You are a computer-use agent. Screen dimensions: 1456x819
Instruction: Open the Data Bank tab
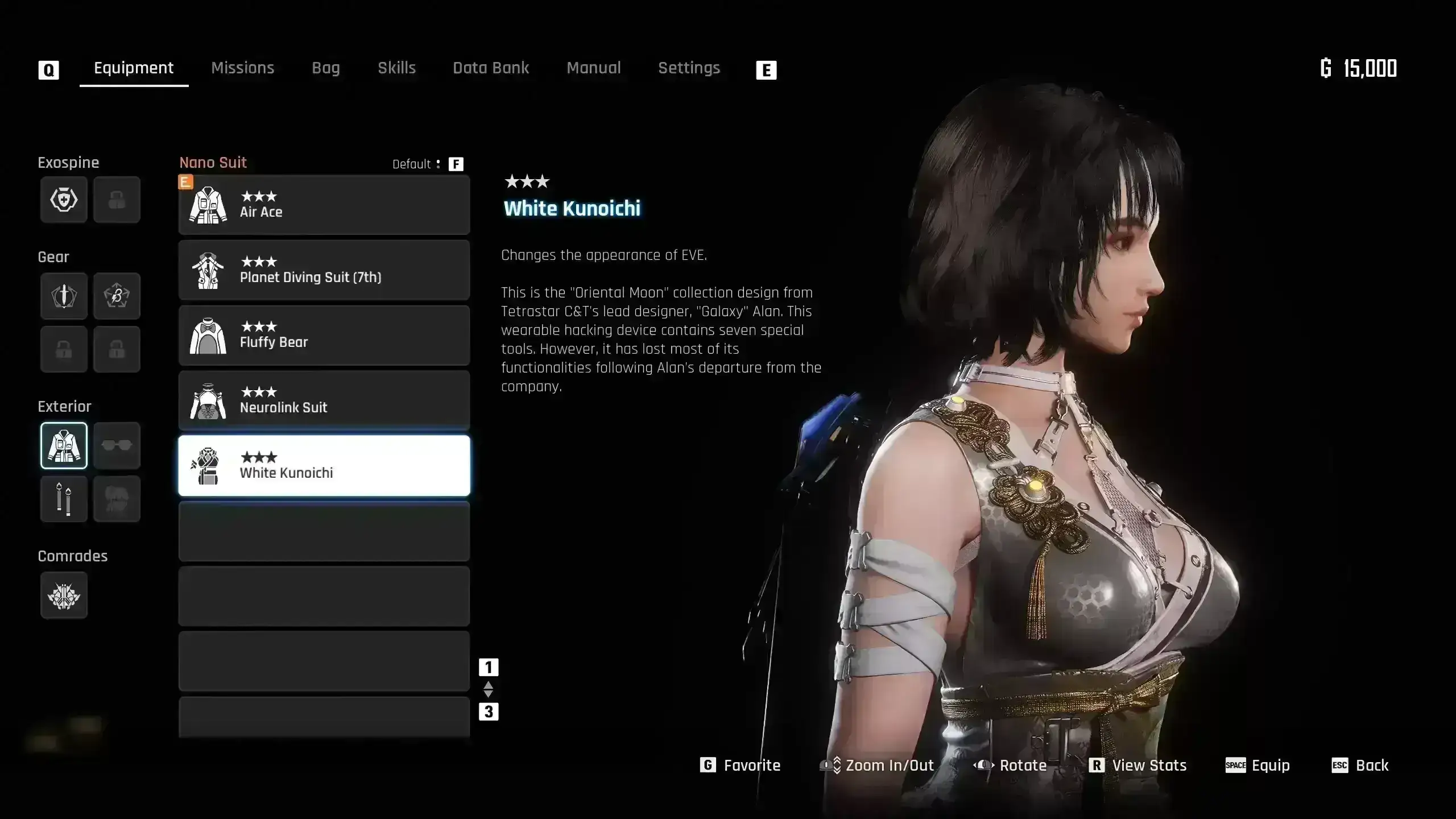[x=491, y=68]
